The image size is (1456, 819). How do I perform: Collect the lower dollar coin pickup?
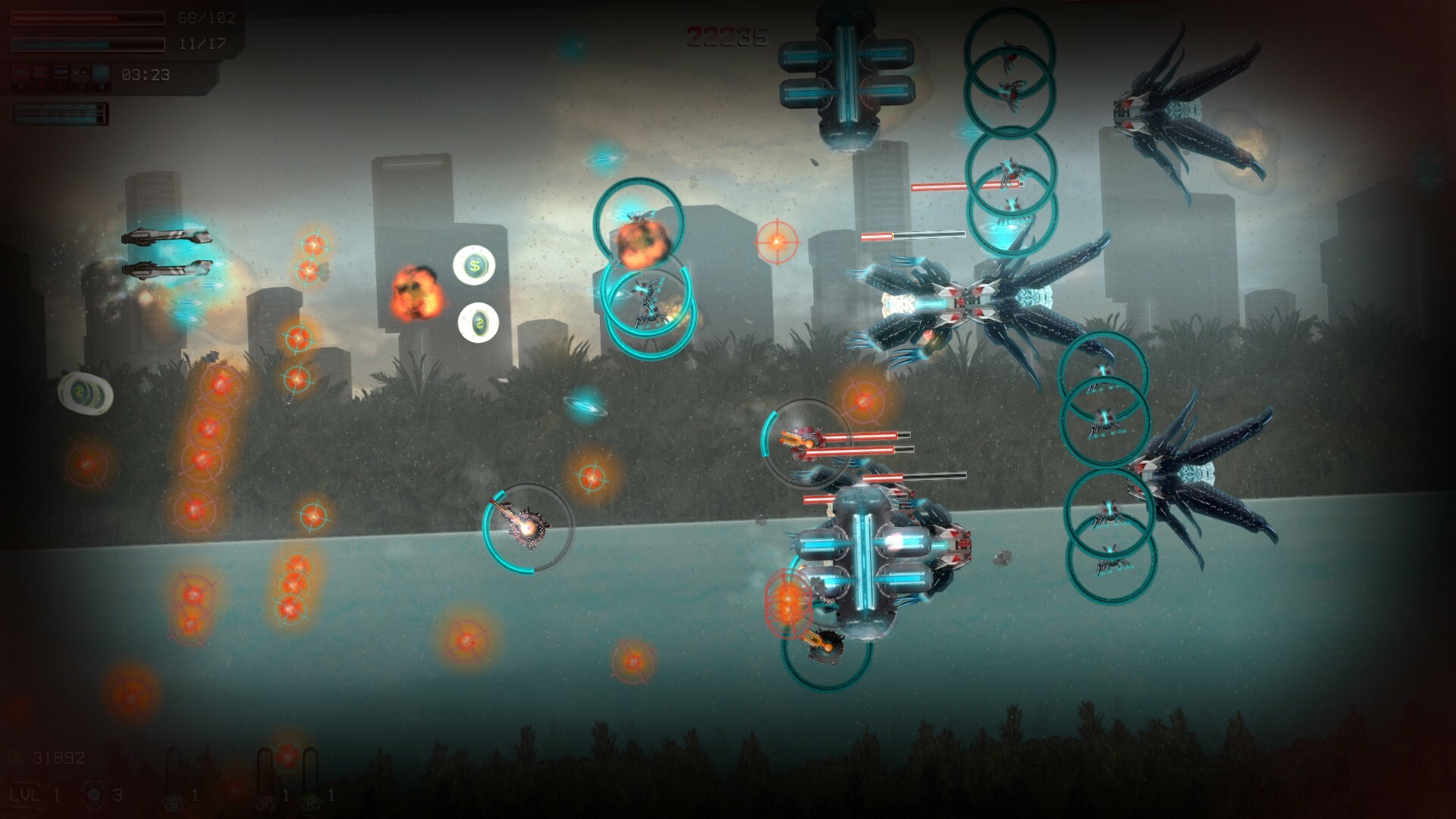pos(478,324)
